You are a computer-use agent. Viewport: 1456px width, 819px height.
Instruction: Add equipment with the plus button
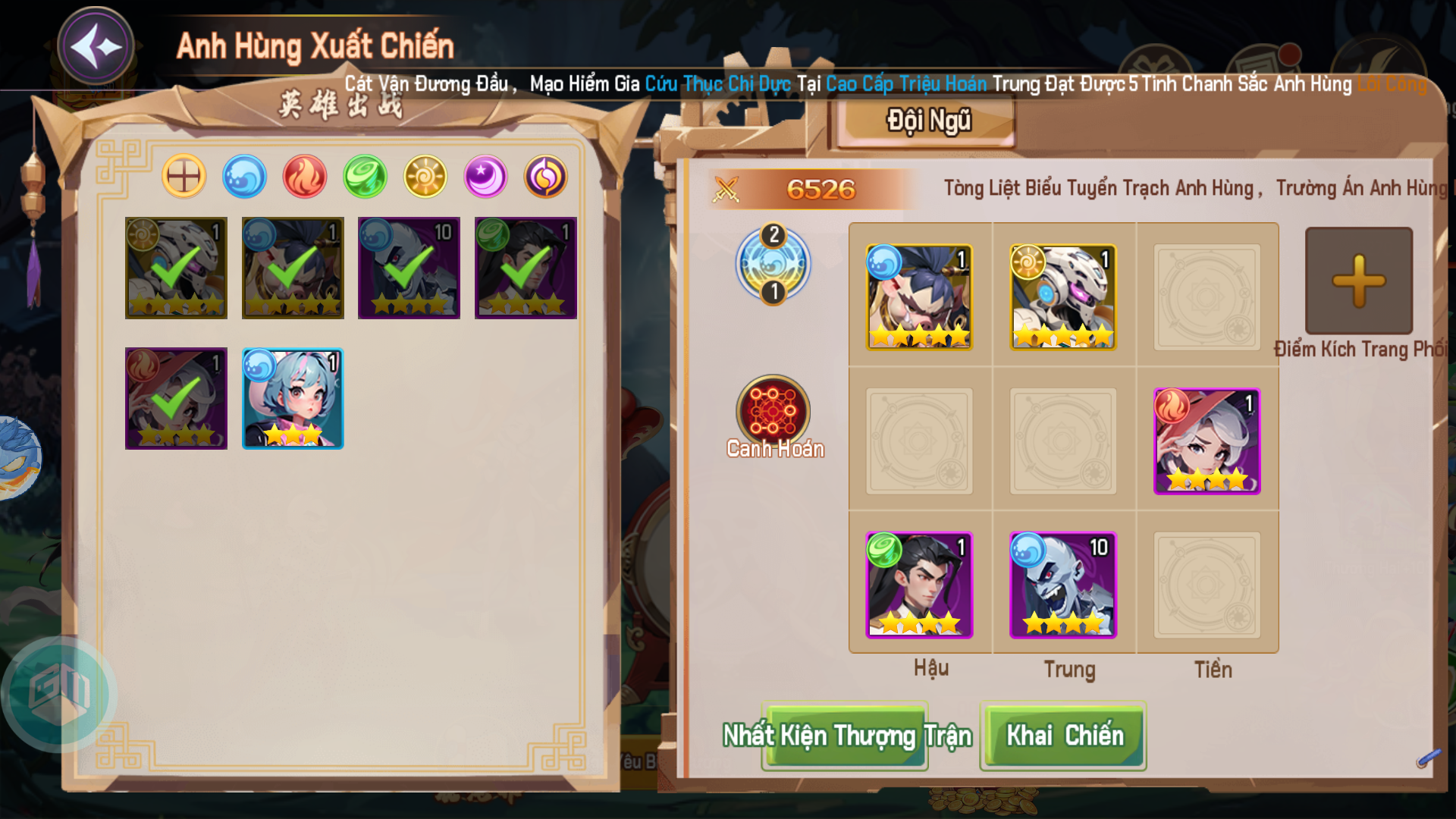coord(1358,281)
